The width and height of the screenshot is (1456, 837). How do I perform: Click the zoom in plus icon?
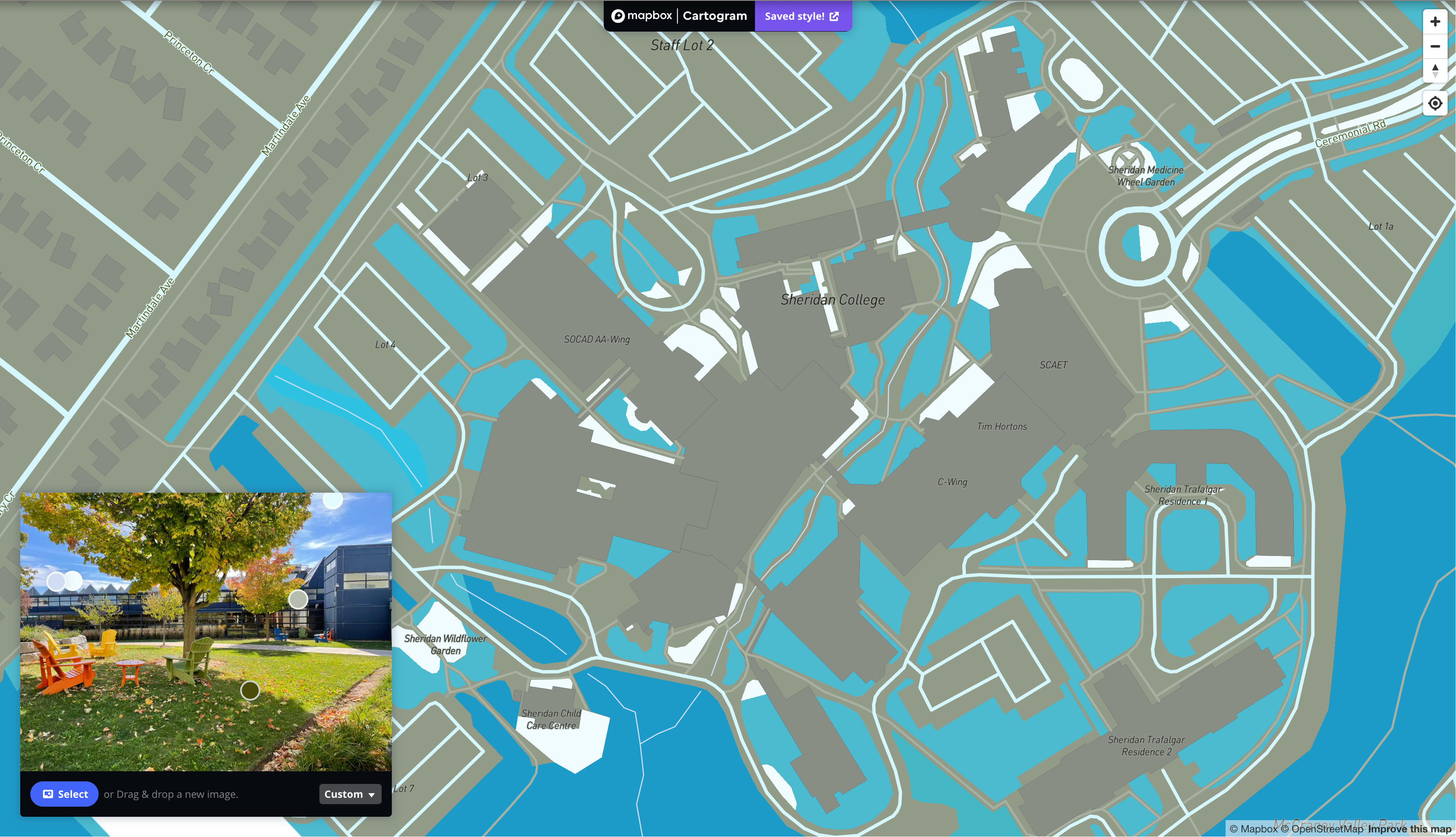(x=1435, y=22)
